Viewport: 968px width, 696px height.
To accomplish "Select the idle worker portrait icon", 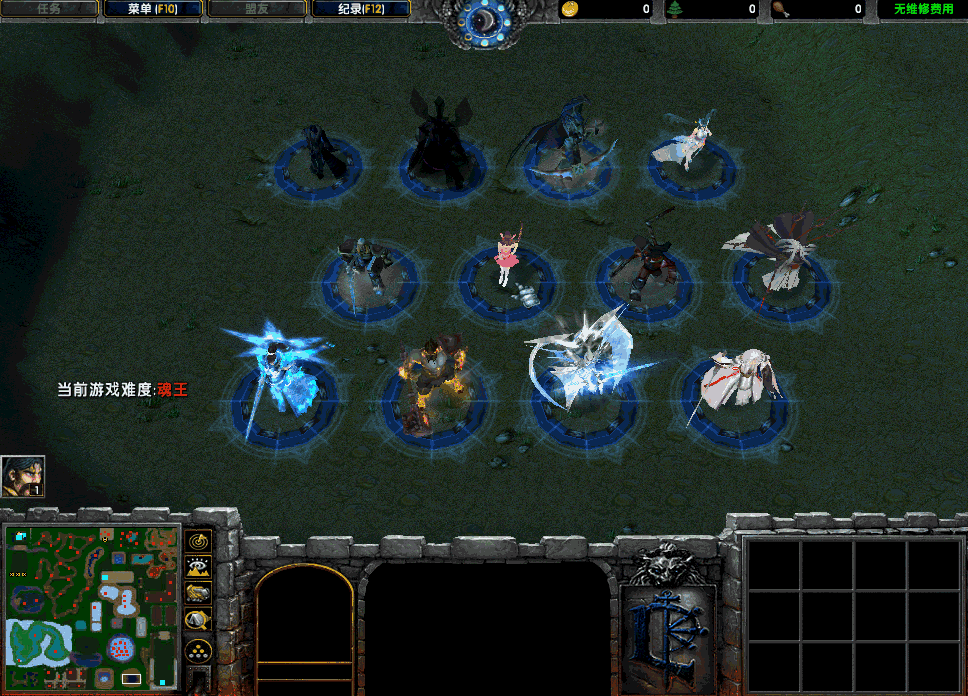I will (x=23, y=477).
